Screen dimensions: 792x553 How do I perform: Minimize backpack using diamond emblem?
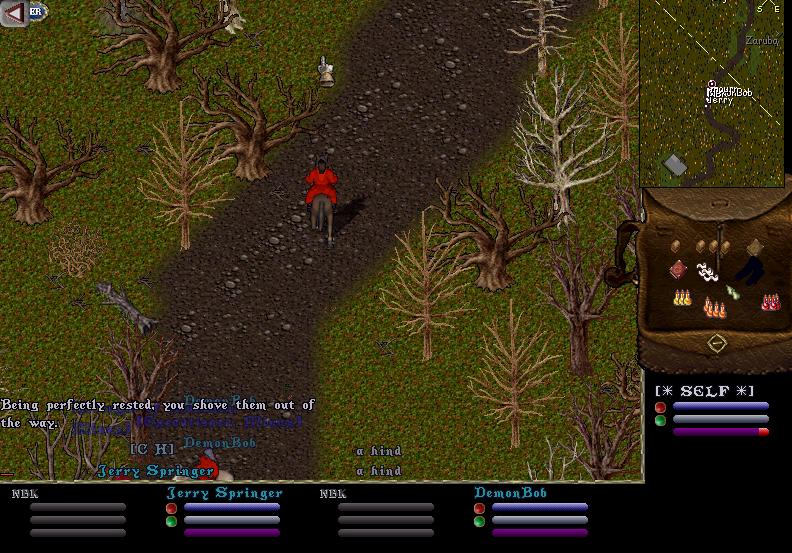716,343
